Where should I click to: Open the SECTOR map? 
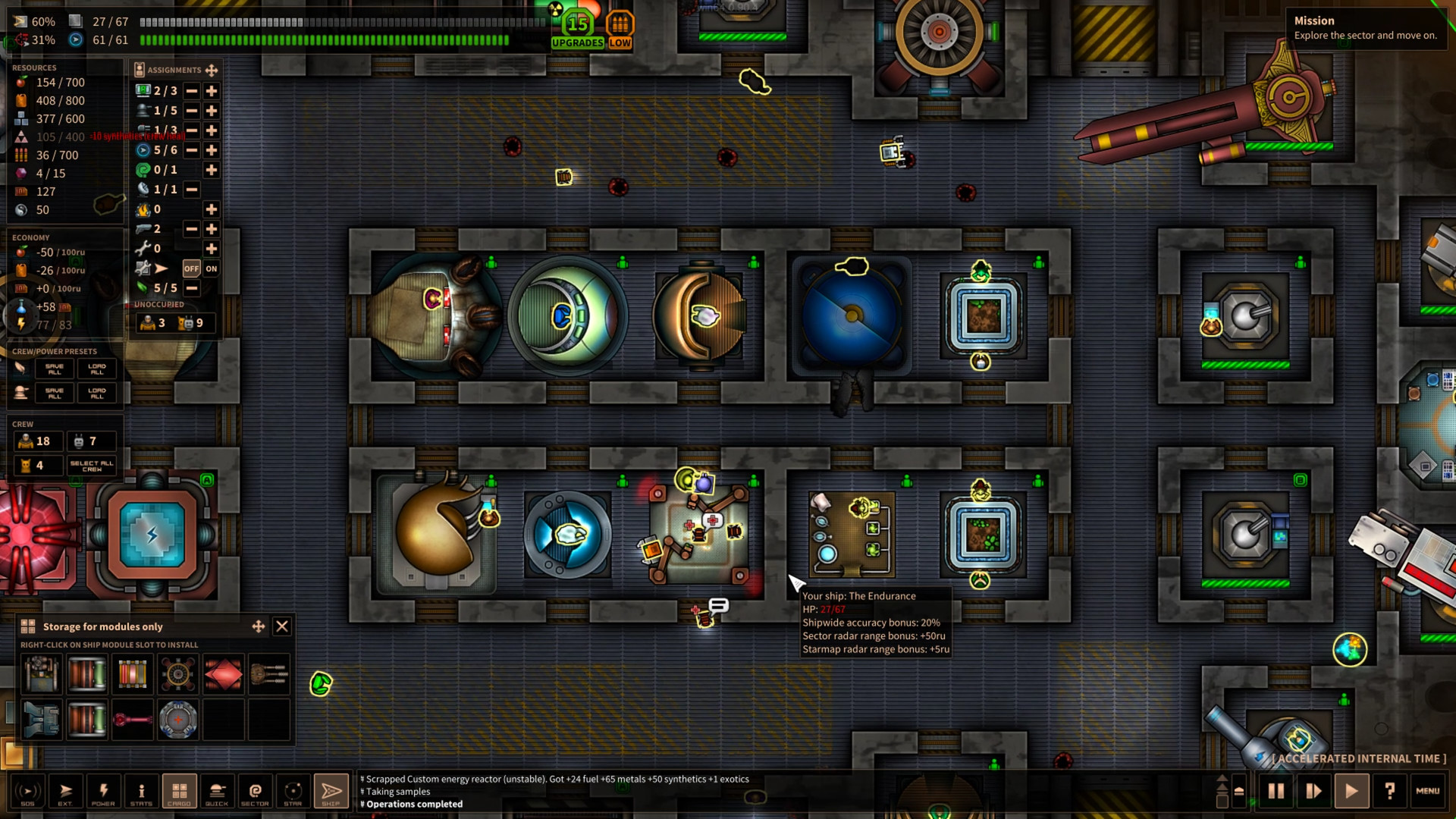(255, 791)
